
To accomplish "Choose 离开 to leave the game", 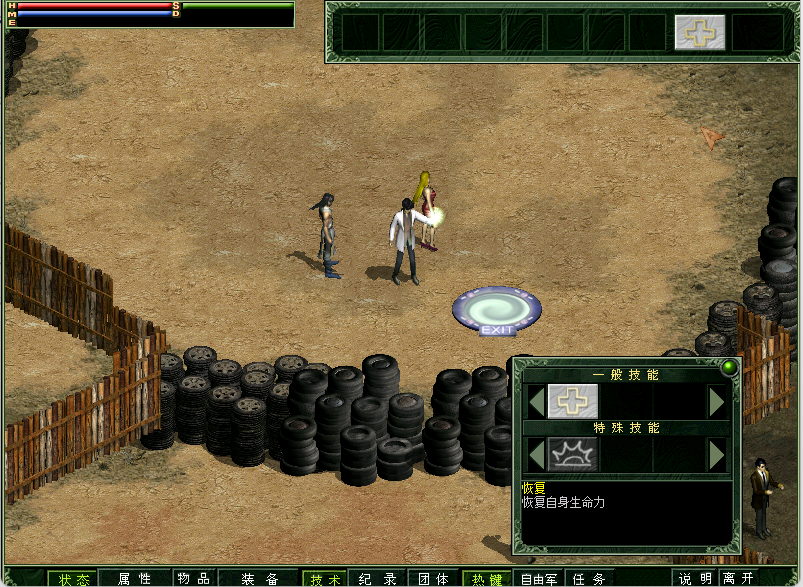I will [x=739, y=578].
